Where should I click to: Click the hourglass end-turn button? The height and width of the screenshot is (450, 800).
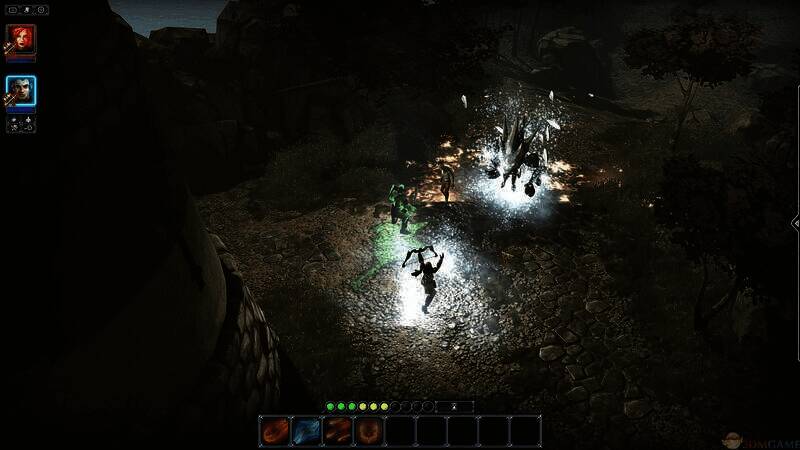[x=455, y=407]
